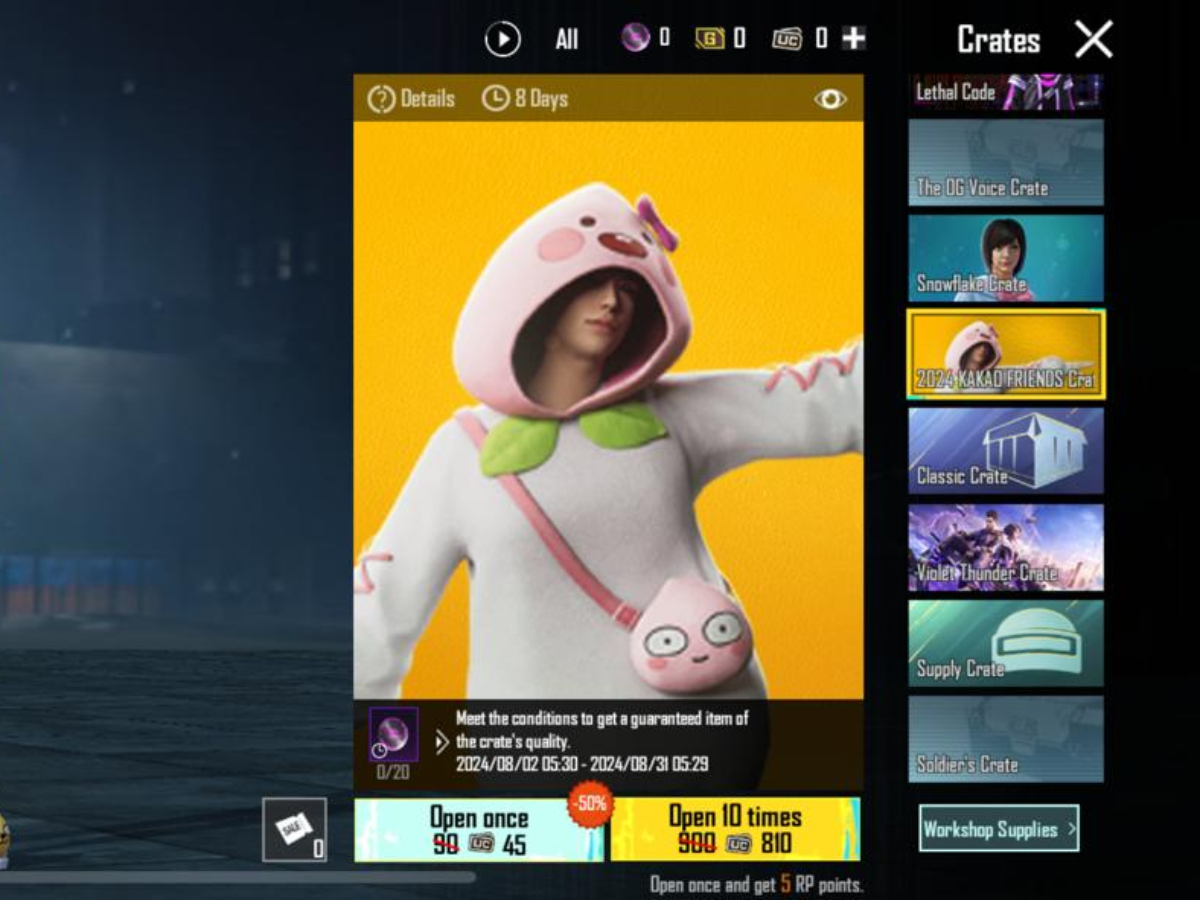Switch to the Supply Crate
Image resolution: width=1200 pixels, height=900 pixels.
coord(1005,643)
